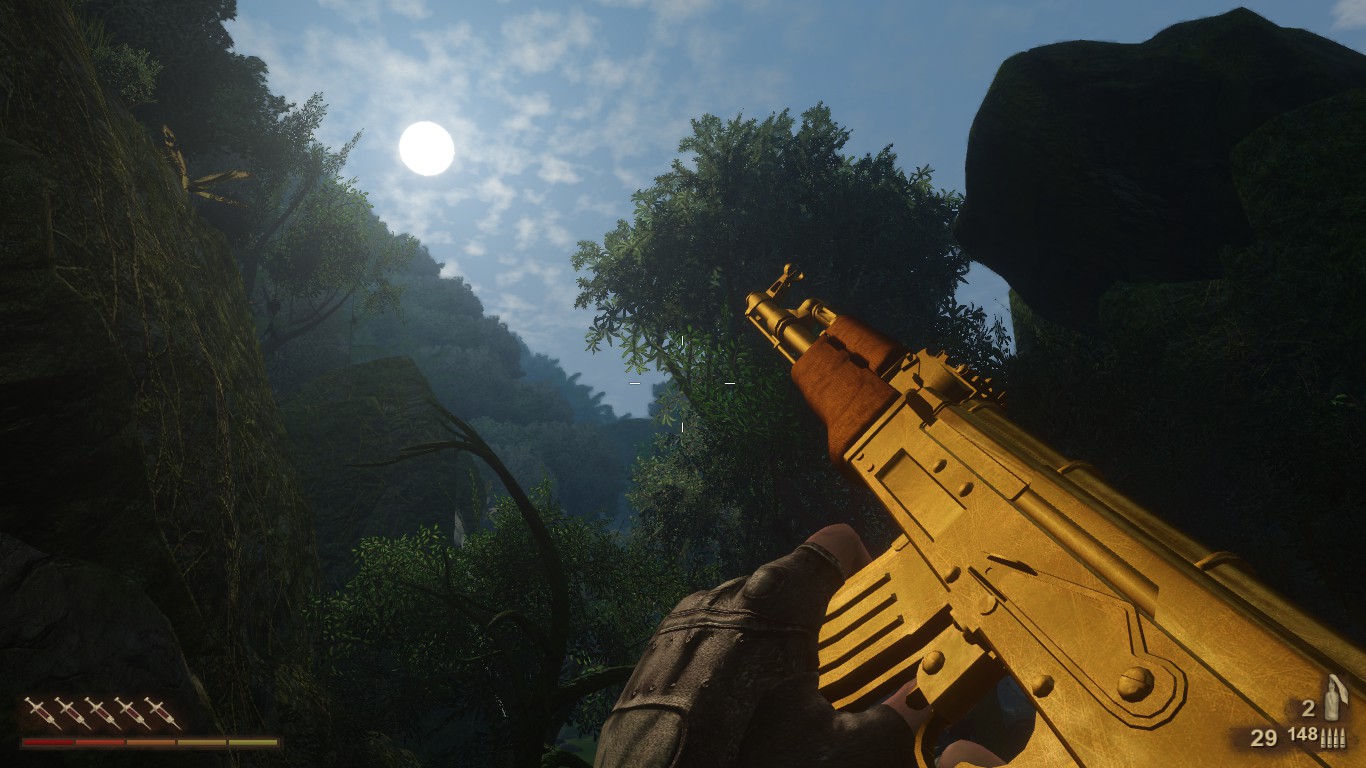Click the fourth syringe icon
This screenshot has height=768, width=1366.
[x=134, y=713]
